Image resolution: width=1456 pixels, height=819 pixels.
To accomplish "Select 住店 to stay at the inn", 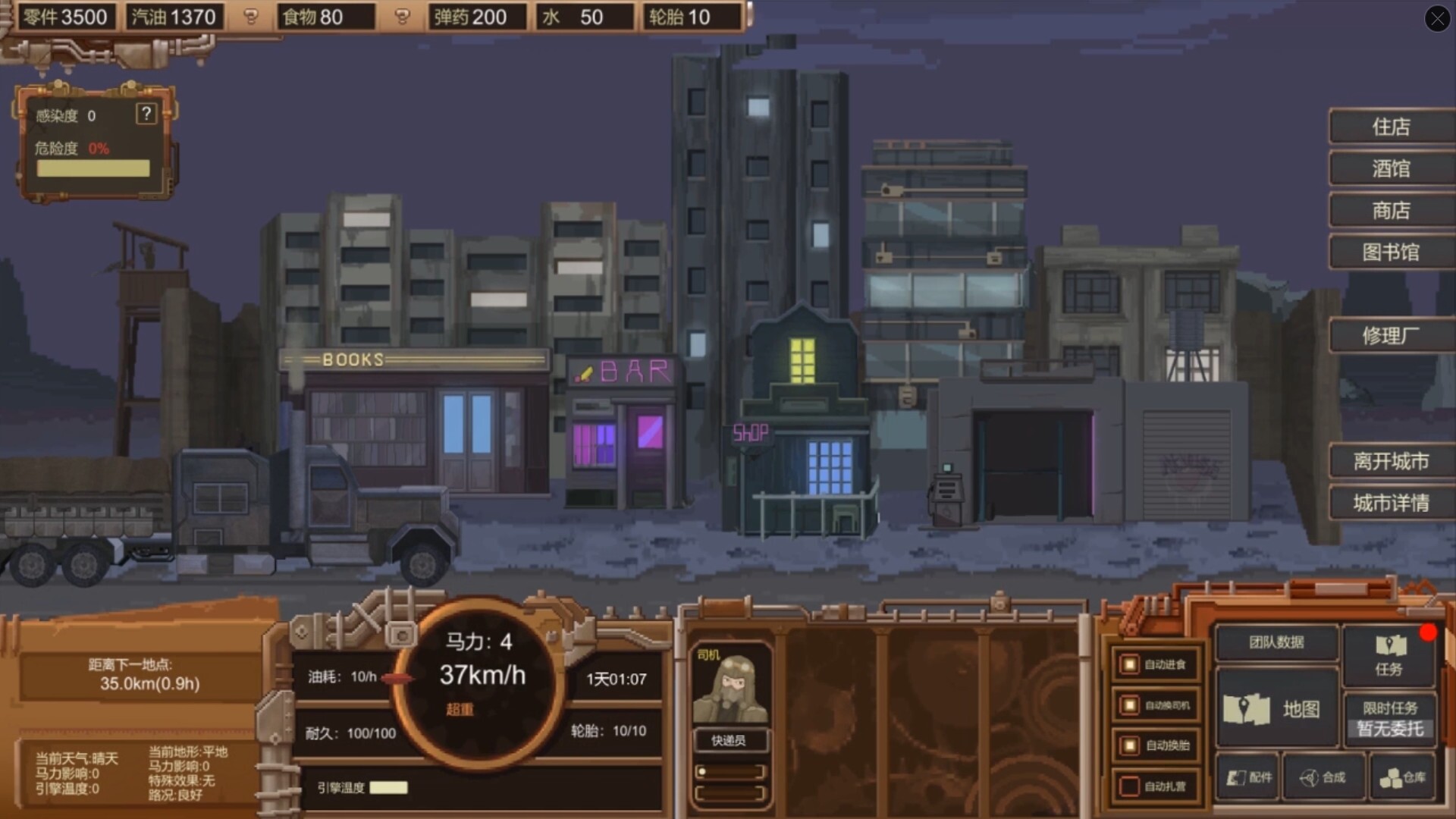I will pos(1391,127).
